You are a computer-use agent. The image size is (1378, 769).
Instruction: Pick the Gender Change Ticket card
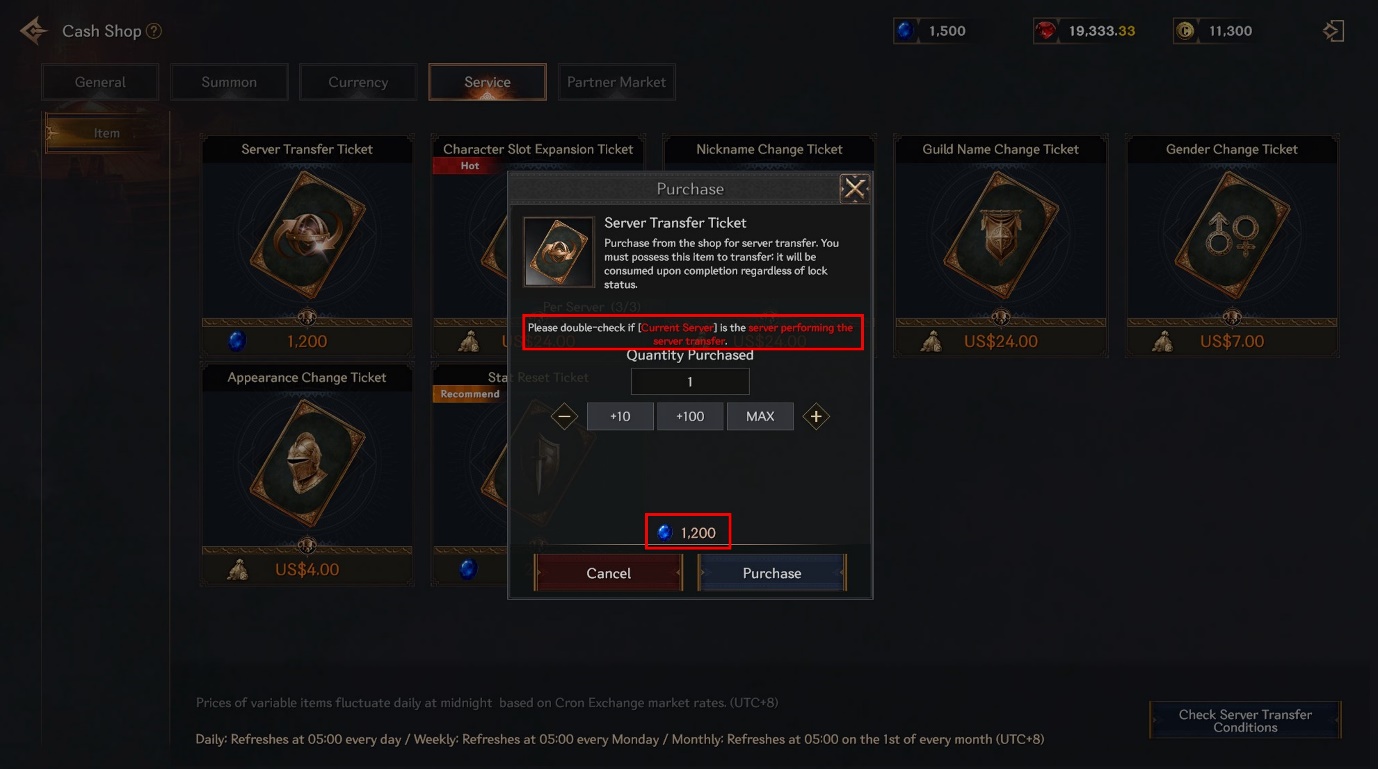click(x=1232, y=245)
